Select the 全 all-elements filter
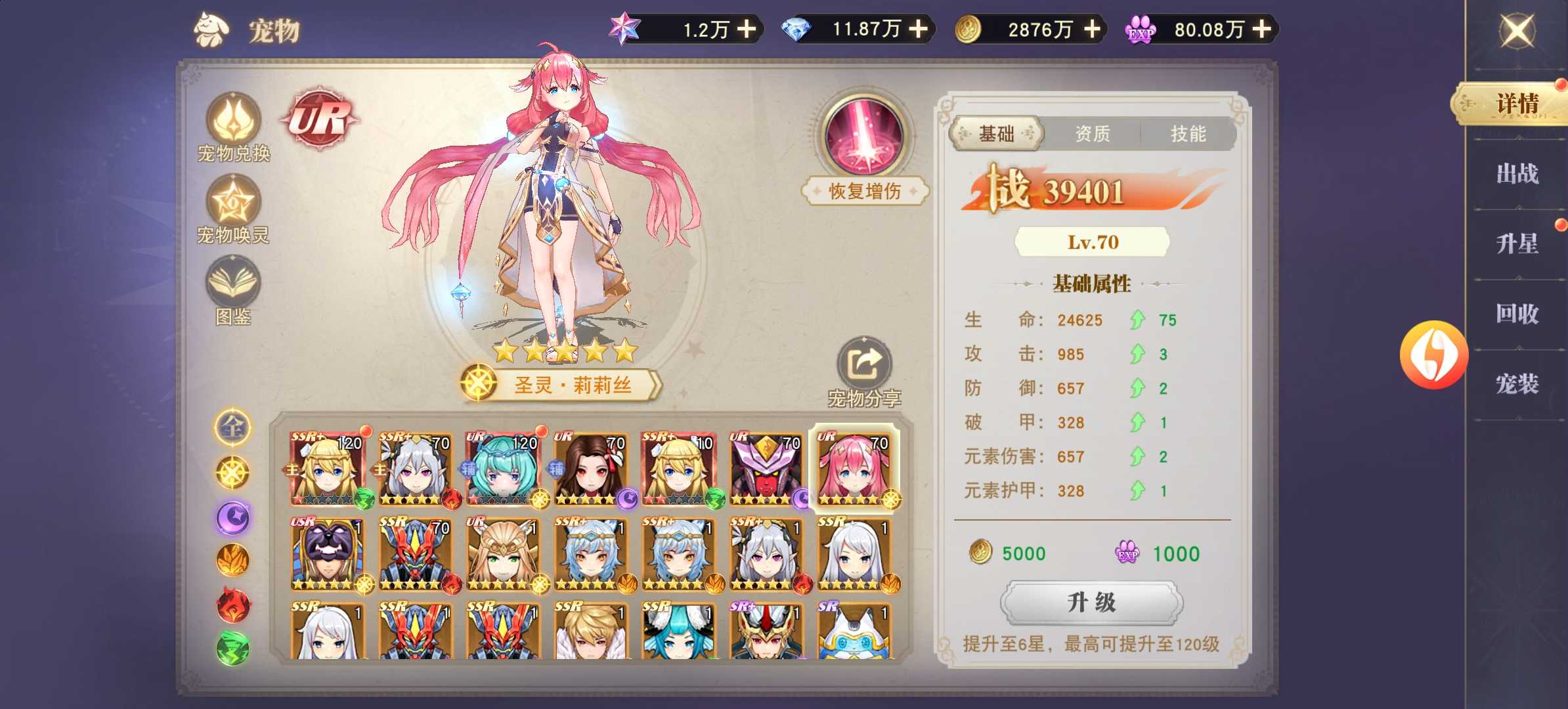Screen dimensions: 1568x709 pyautogui.click(x=232, y=427)
